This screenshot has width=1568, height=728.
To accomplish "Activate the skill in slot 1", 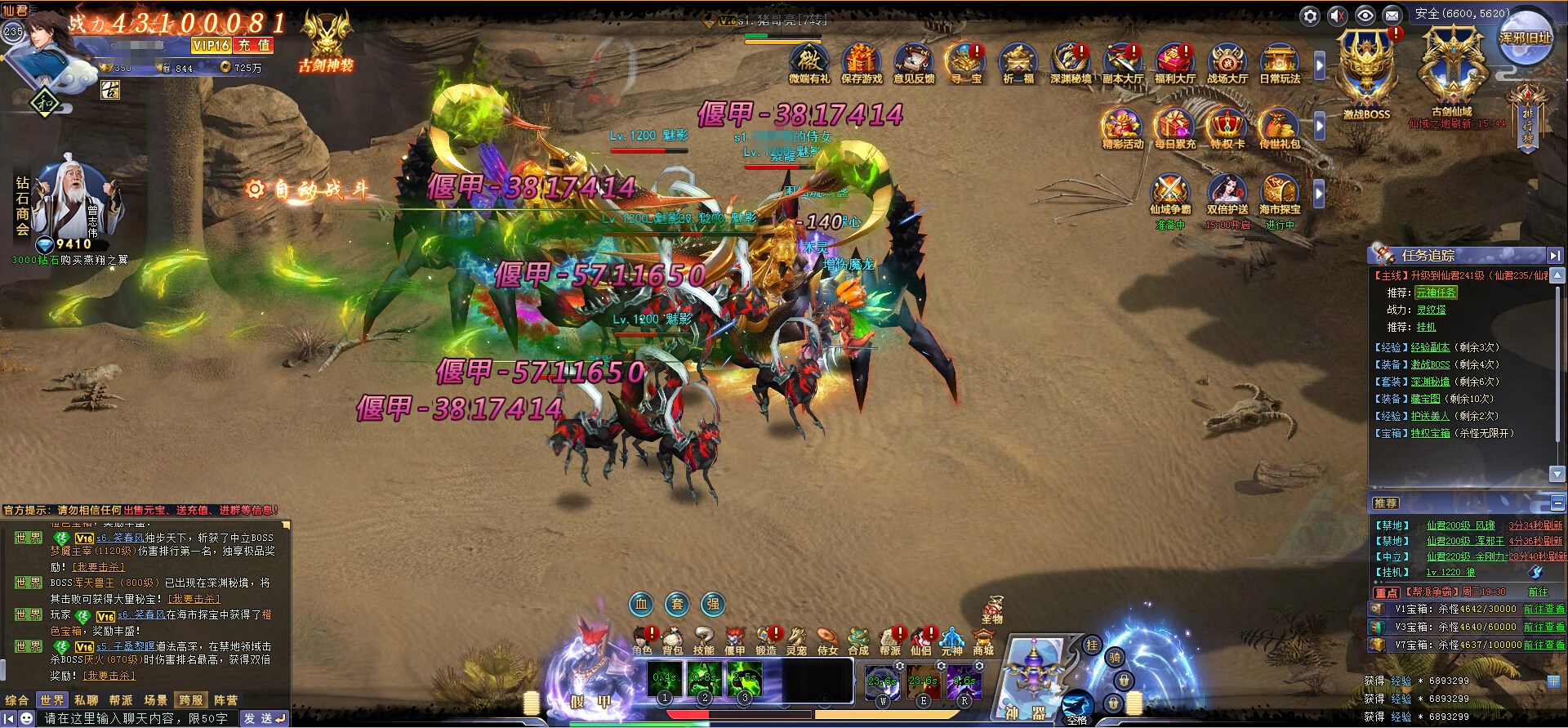I will coord(665,680).
